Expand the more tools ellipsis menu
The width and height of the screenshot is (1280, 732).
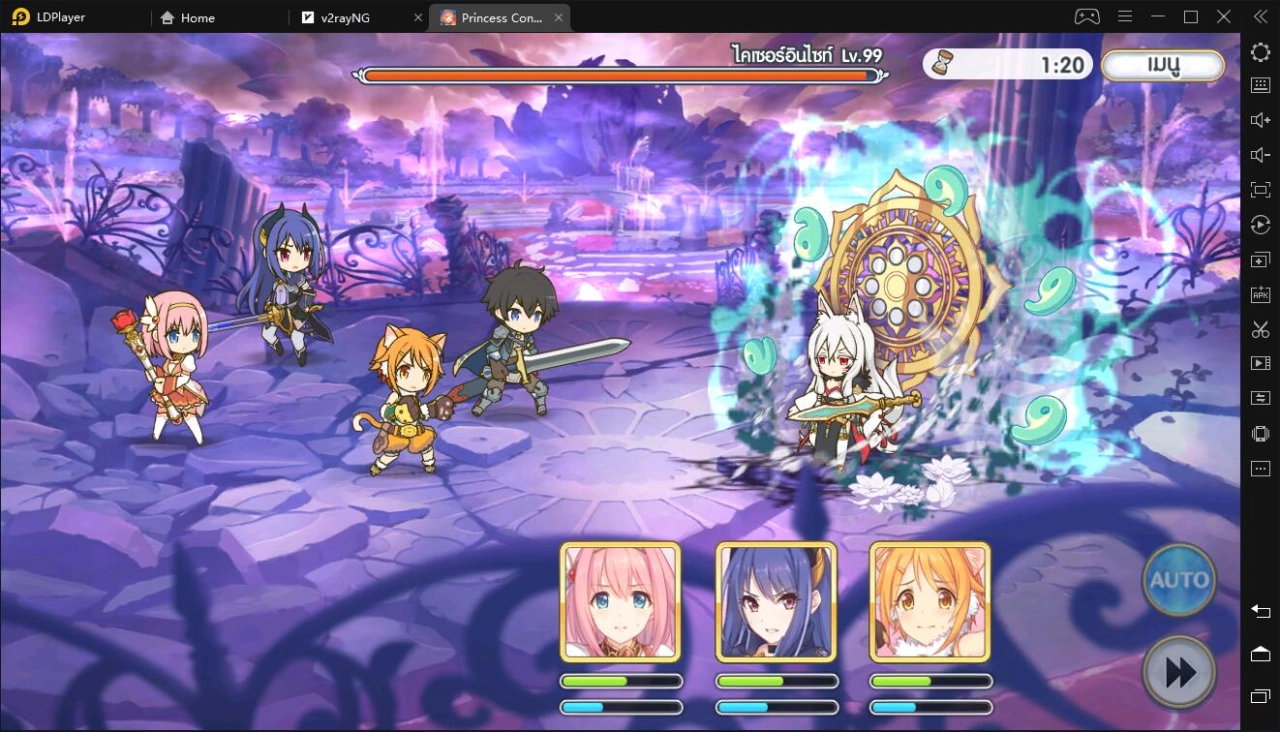pyautogui.click(x=1259, y=468)
